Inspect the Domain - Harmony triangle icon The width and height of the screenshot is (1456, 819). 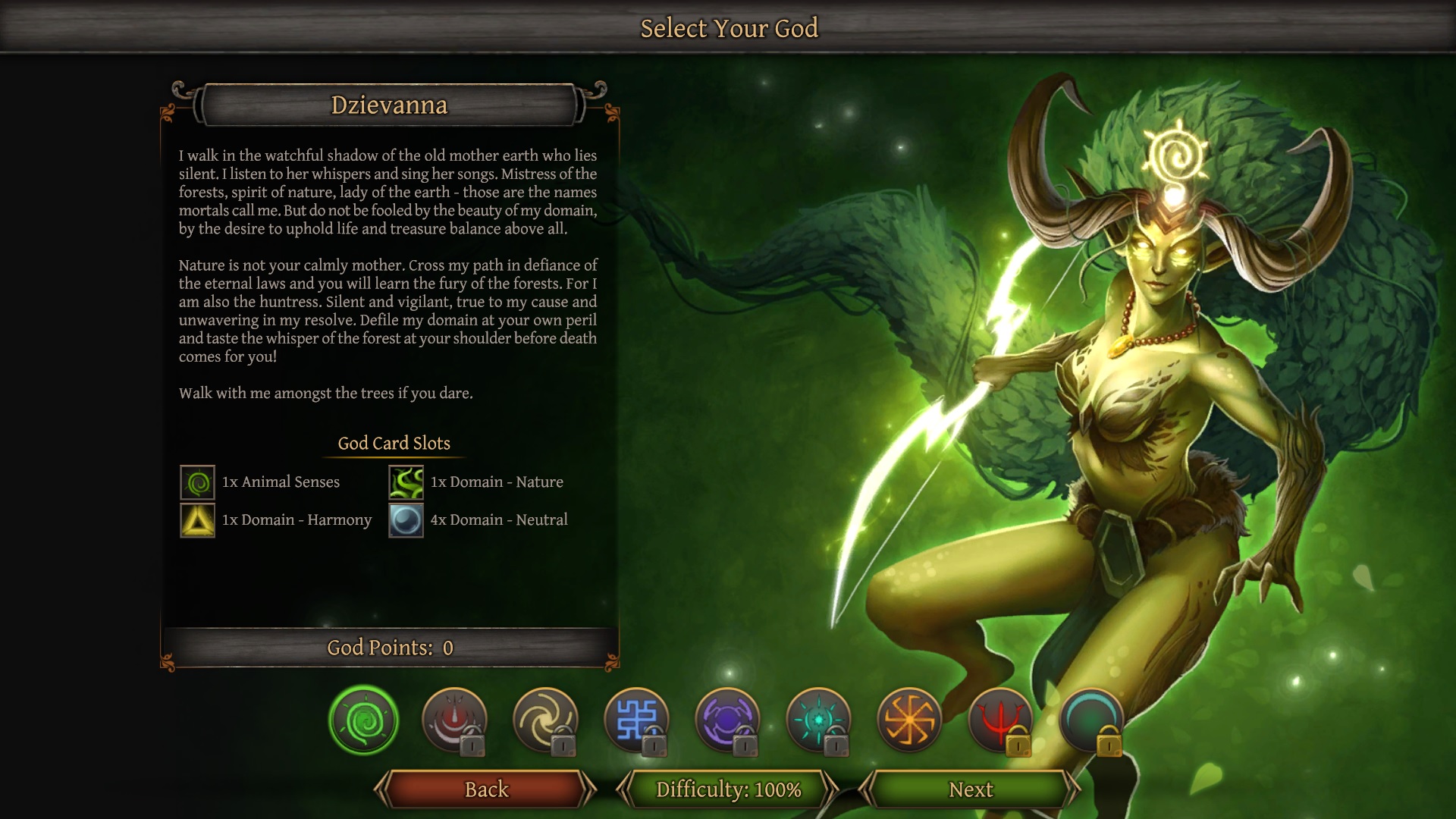point(197,520)
